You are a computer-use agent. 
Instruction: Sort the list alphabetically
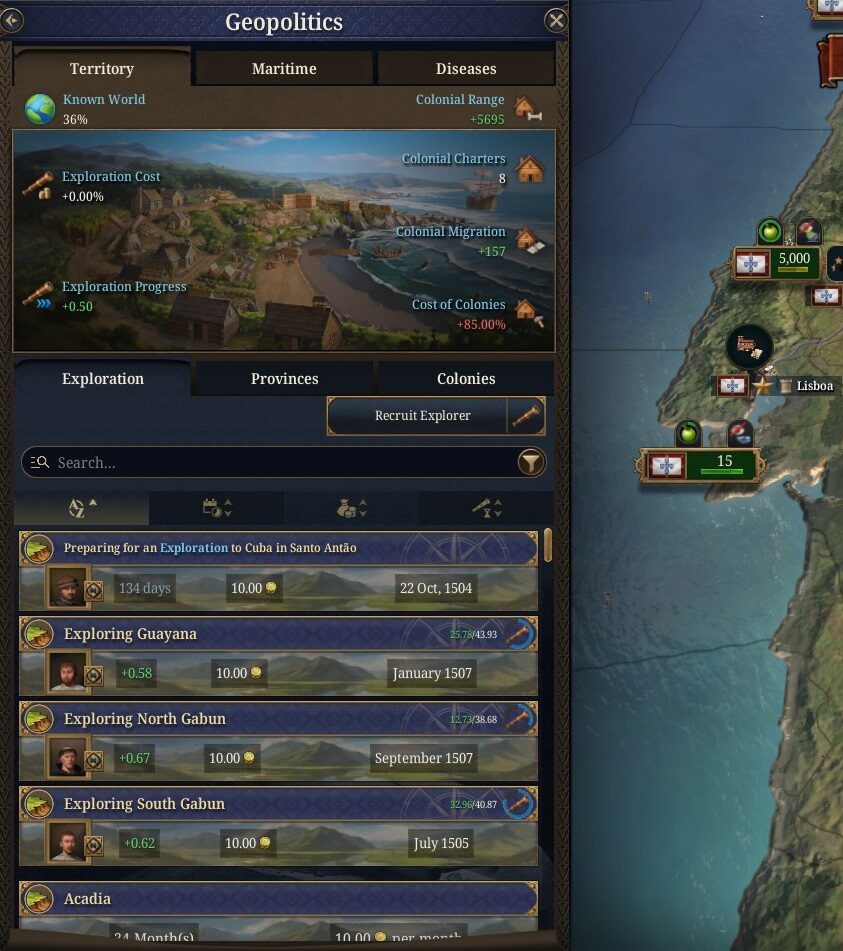[83, 508]
